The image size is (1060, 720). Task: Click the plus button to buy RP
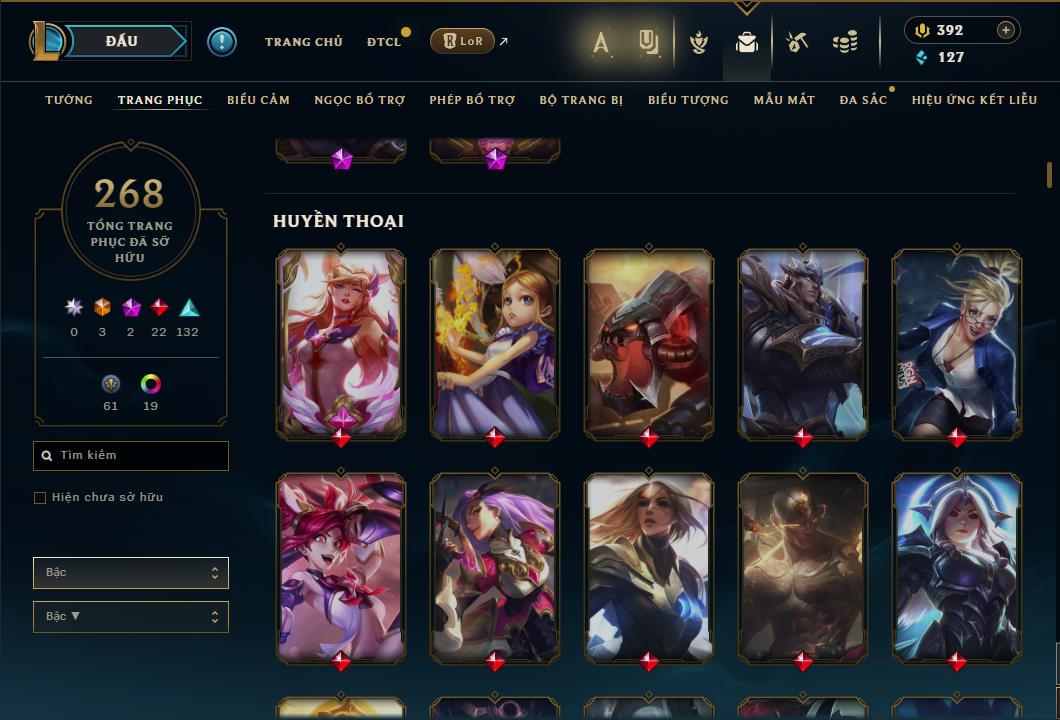1006,30
